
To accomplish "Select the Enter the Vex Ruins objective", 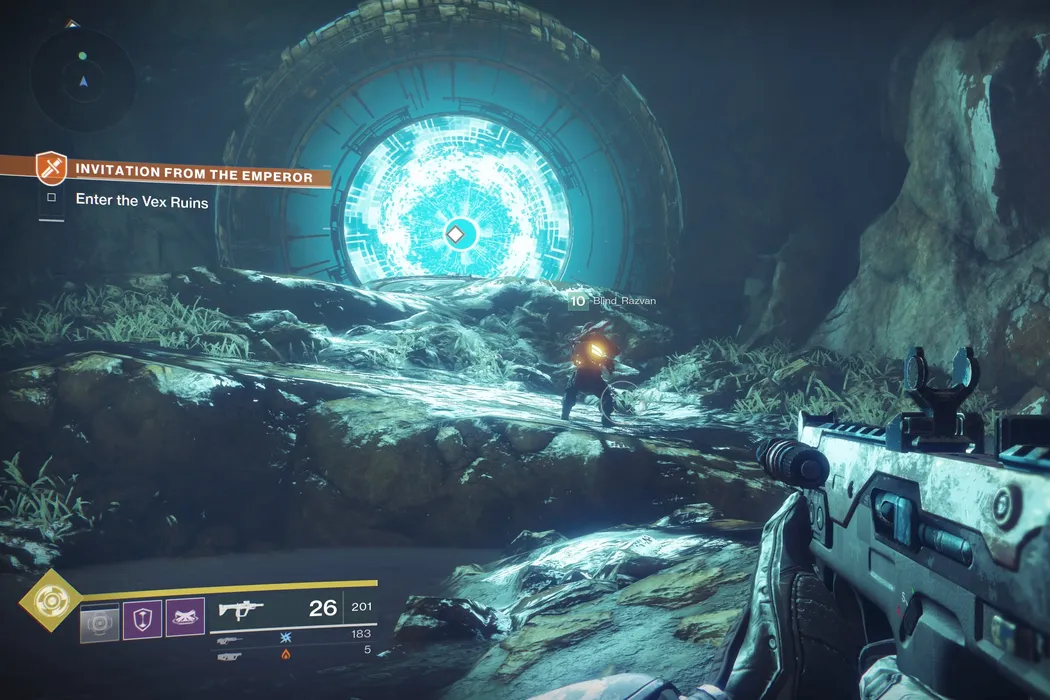I will [142, 200].
